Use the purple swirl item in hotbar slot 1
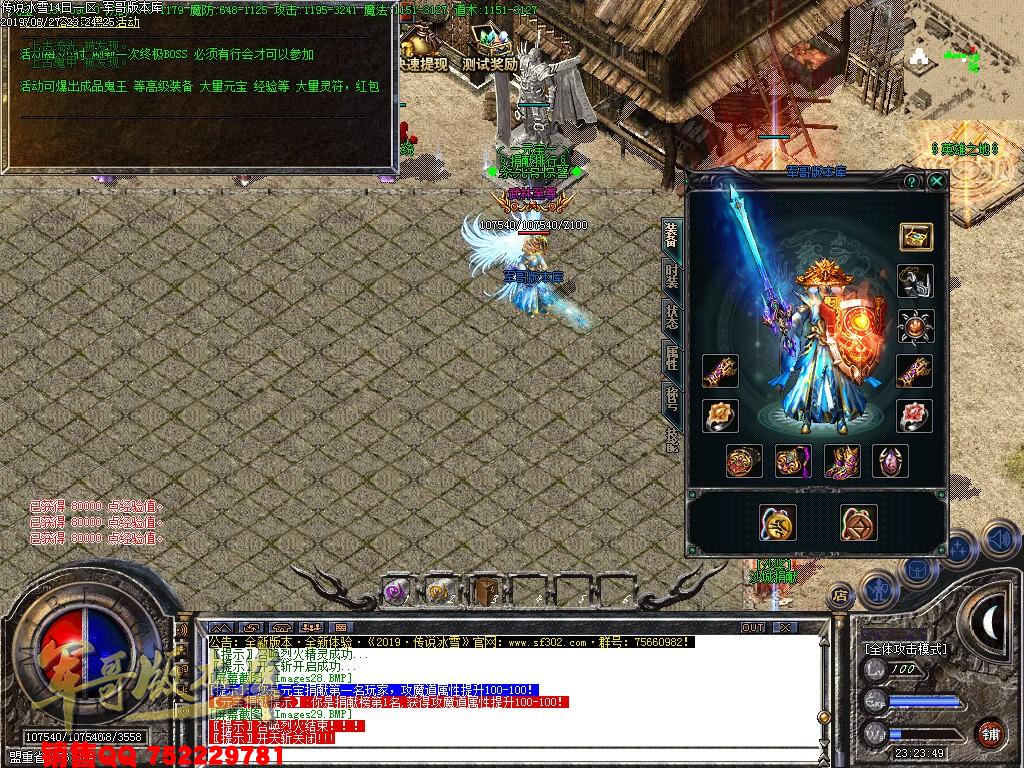The image size is (1024, 768). pyautogui.click(x=396, y=591)
